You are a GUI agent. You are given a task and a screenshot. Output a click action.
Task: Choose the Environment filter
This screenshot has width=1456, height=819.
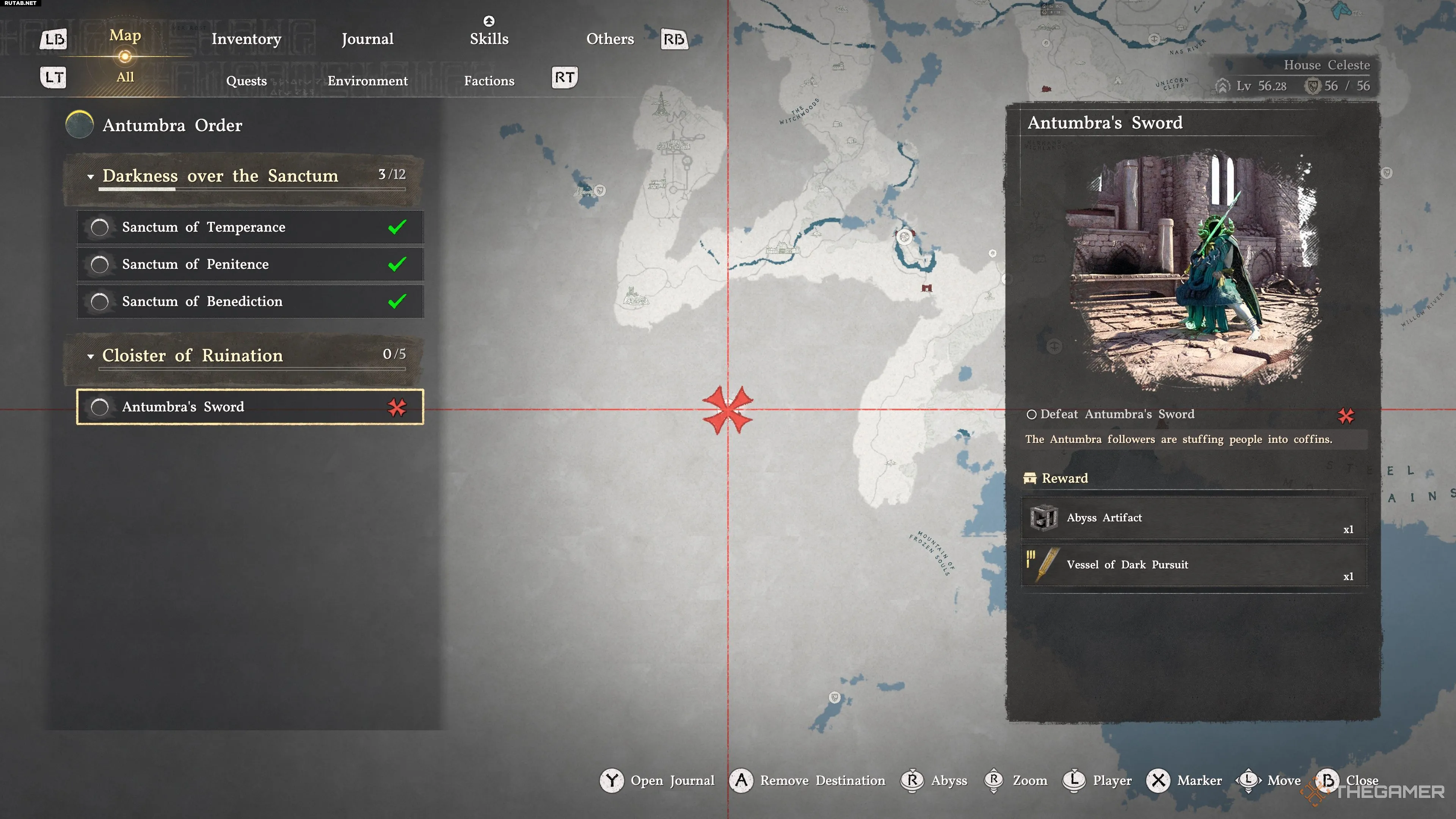click(367, 81)
